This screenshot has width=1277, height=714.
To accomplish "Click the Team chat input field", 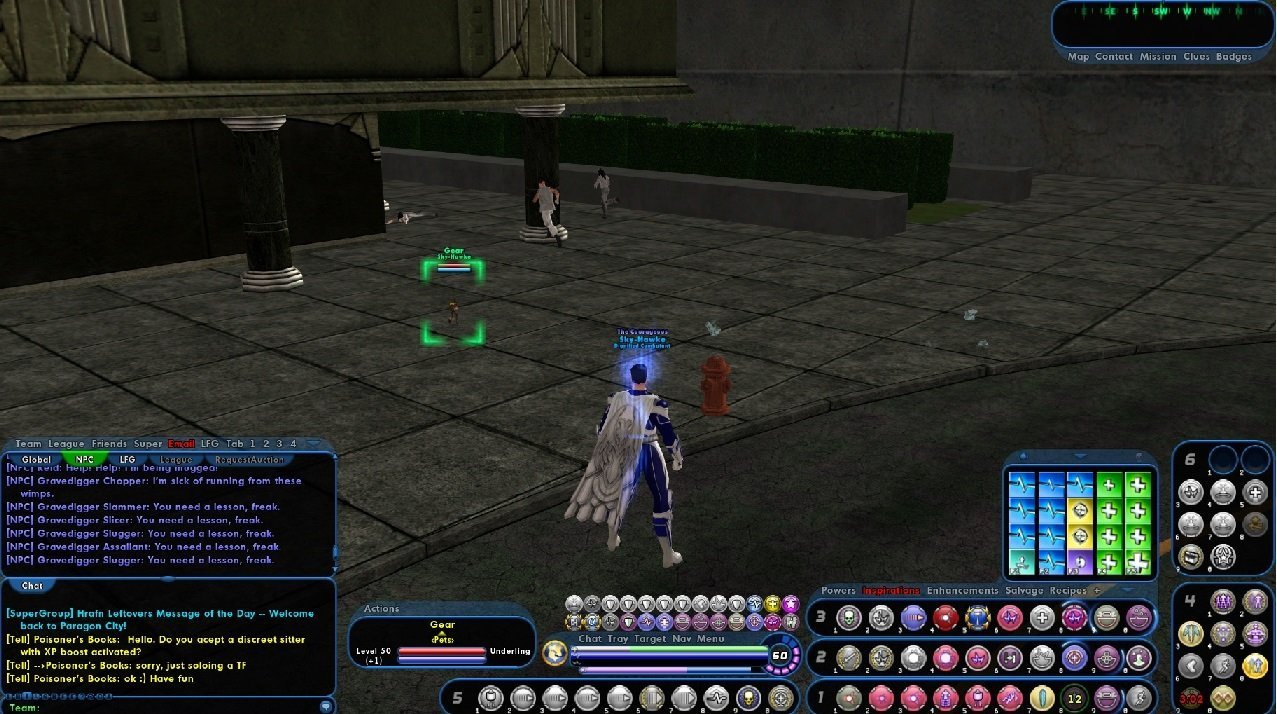I will 170,707.
